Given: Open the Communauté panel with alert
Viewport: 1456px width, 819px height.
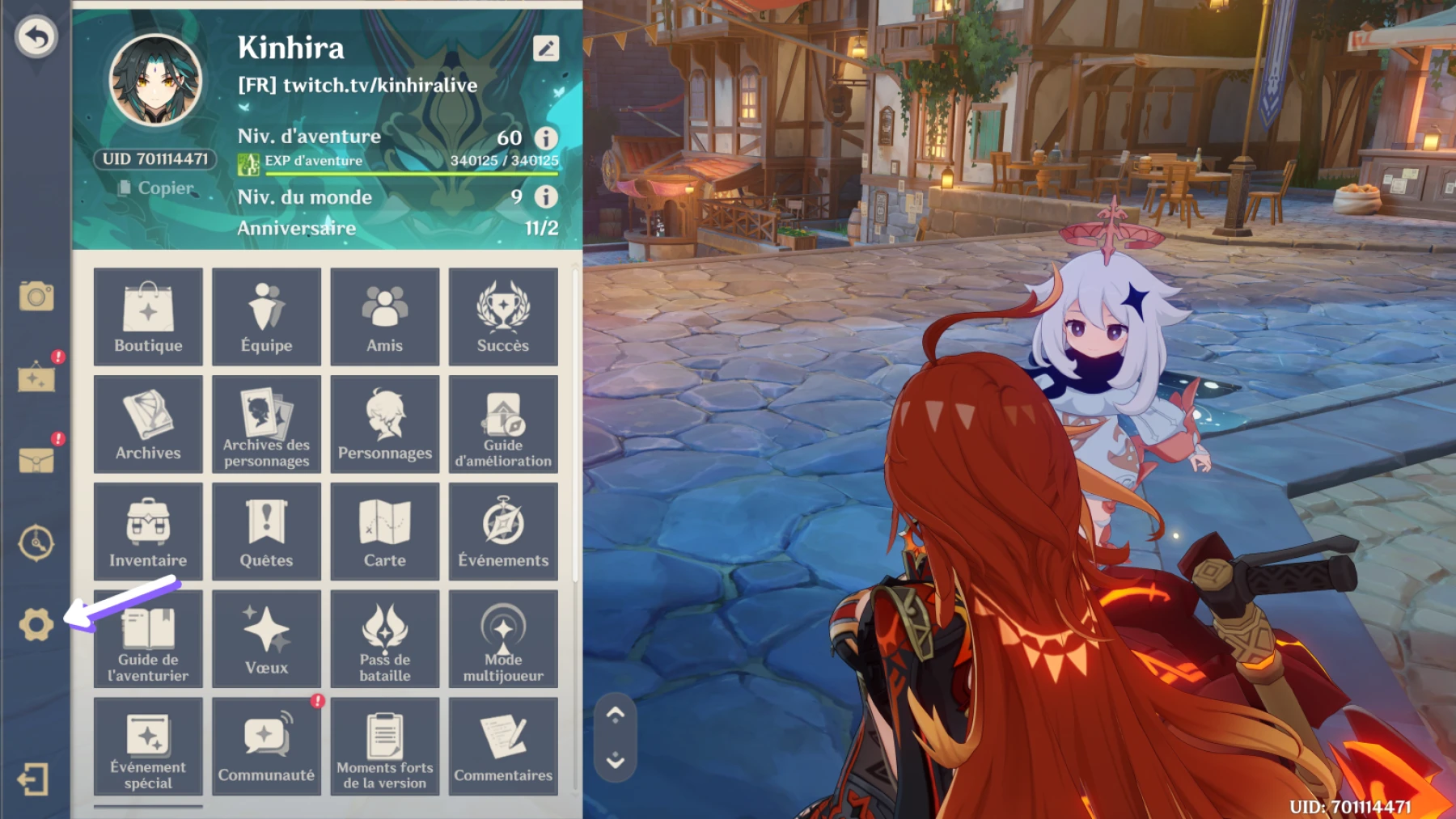Looking at the screenshot, I should (x=266, y=745).
